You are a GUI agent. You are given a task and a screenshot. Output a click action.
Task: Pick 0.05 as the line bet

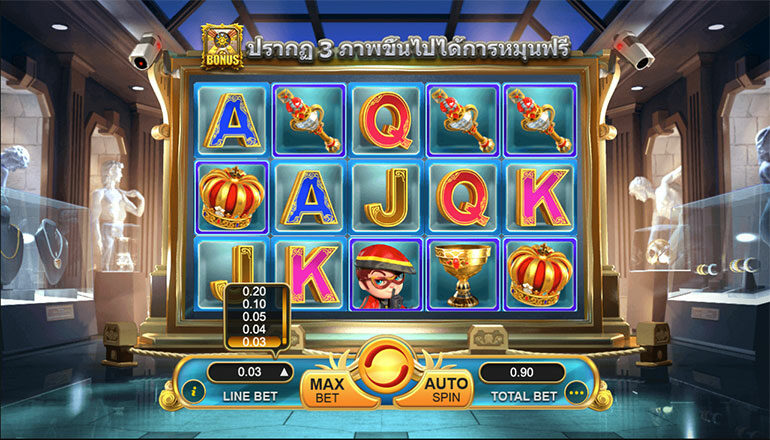[254, 316]
